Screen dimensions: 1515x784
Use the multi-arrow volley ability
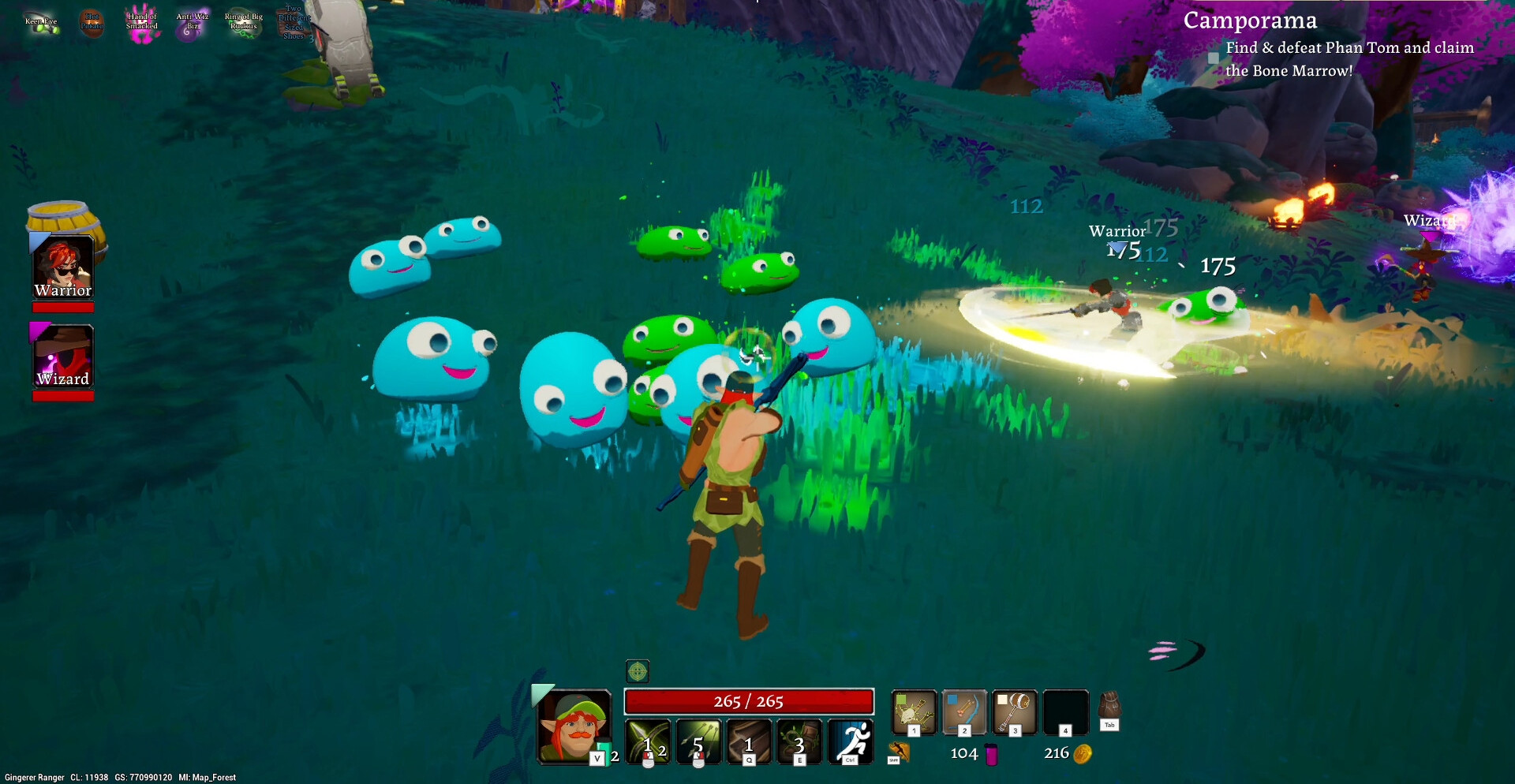698,741
